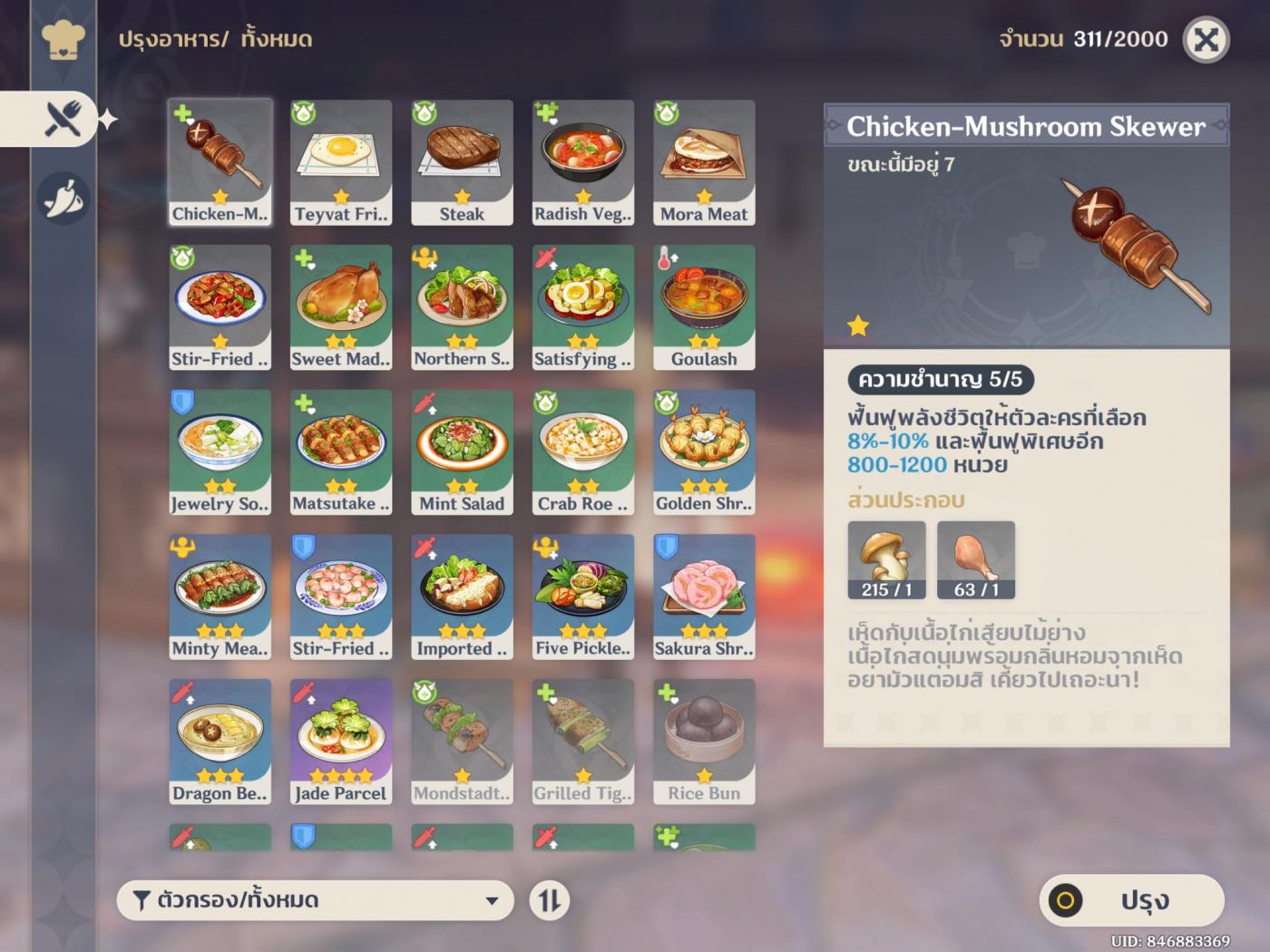Choose the Sweet Madame recipe
The image size is (1270, 952).
pyautogui.click(x=341, y=307)
